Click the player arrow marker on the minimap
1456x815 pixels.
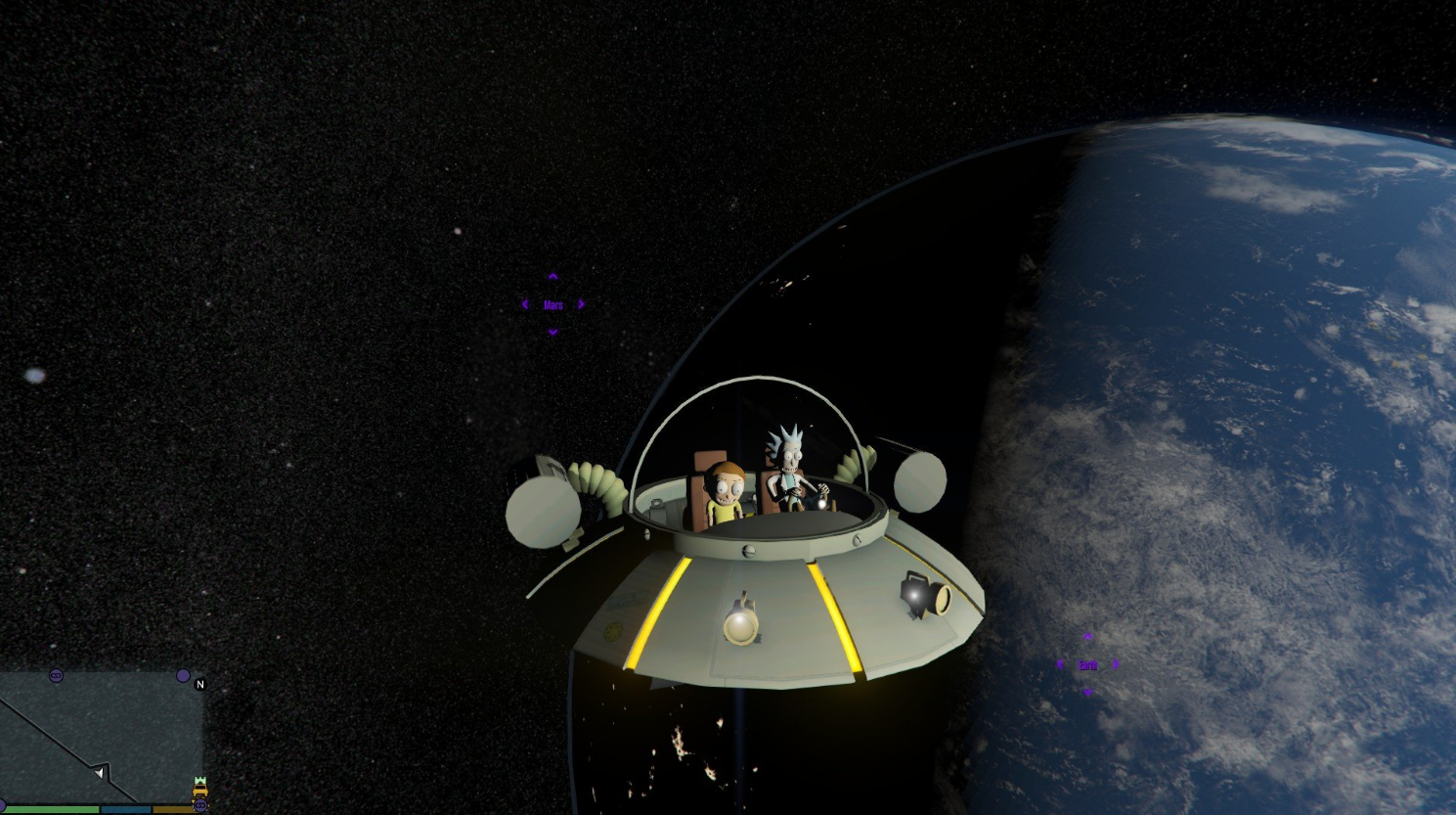click(100, 772)
